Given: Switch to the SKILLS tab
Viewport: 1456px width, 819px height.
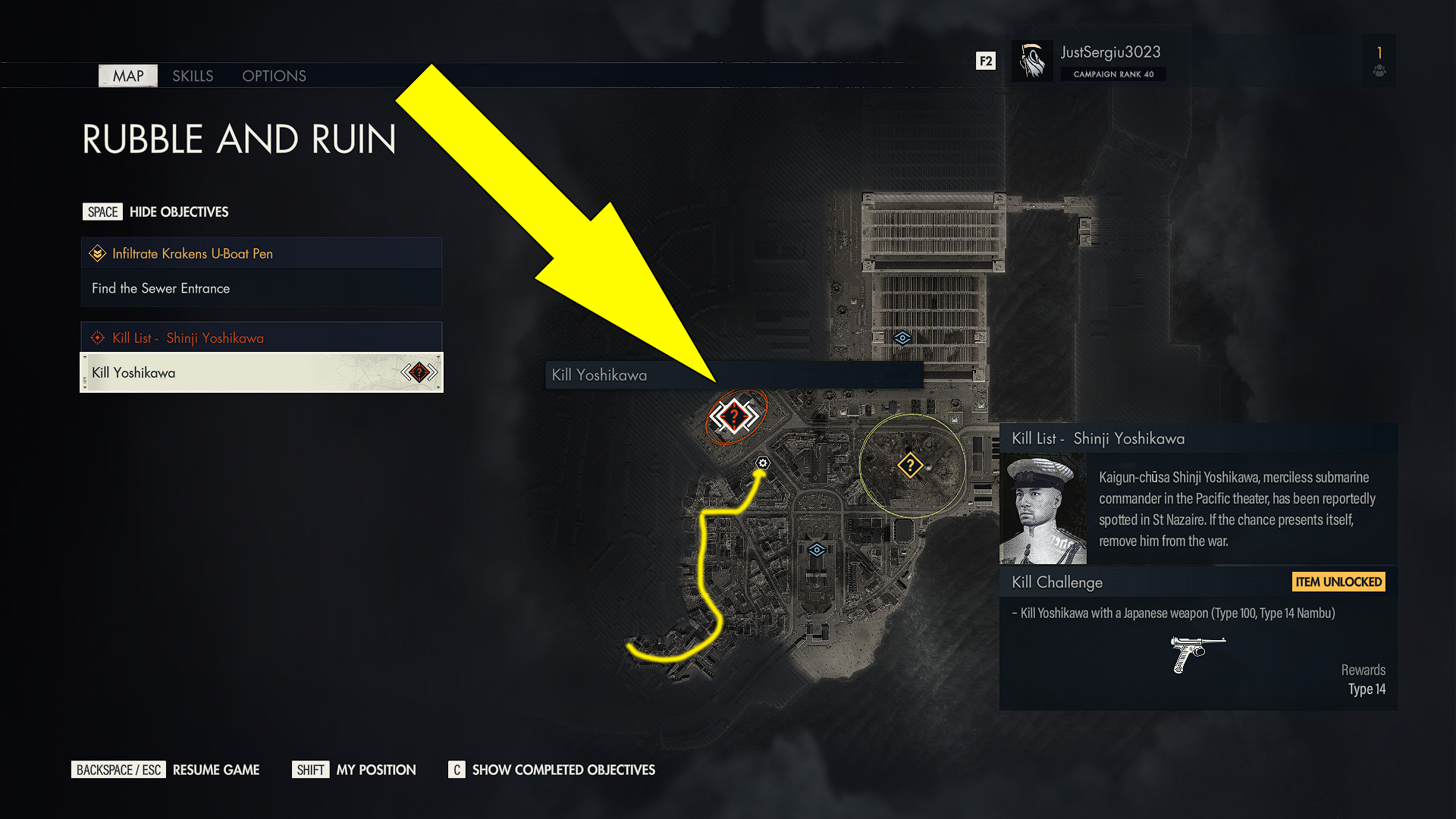Looking at the screenshot, I should point(193,76).
